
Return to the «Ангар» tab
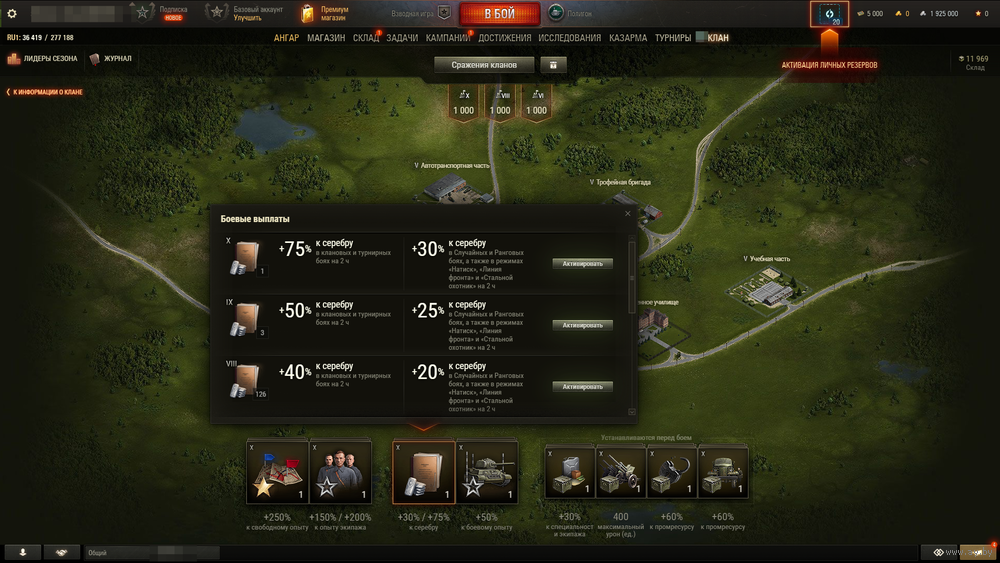287,38
